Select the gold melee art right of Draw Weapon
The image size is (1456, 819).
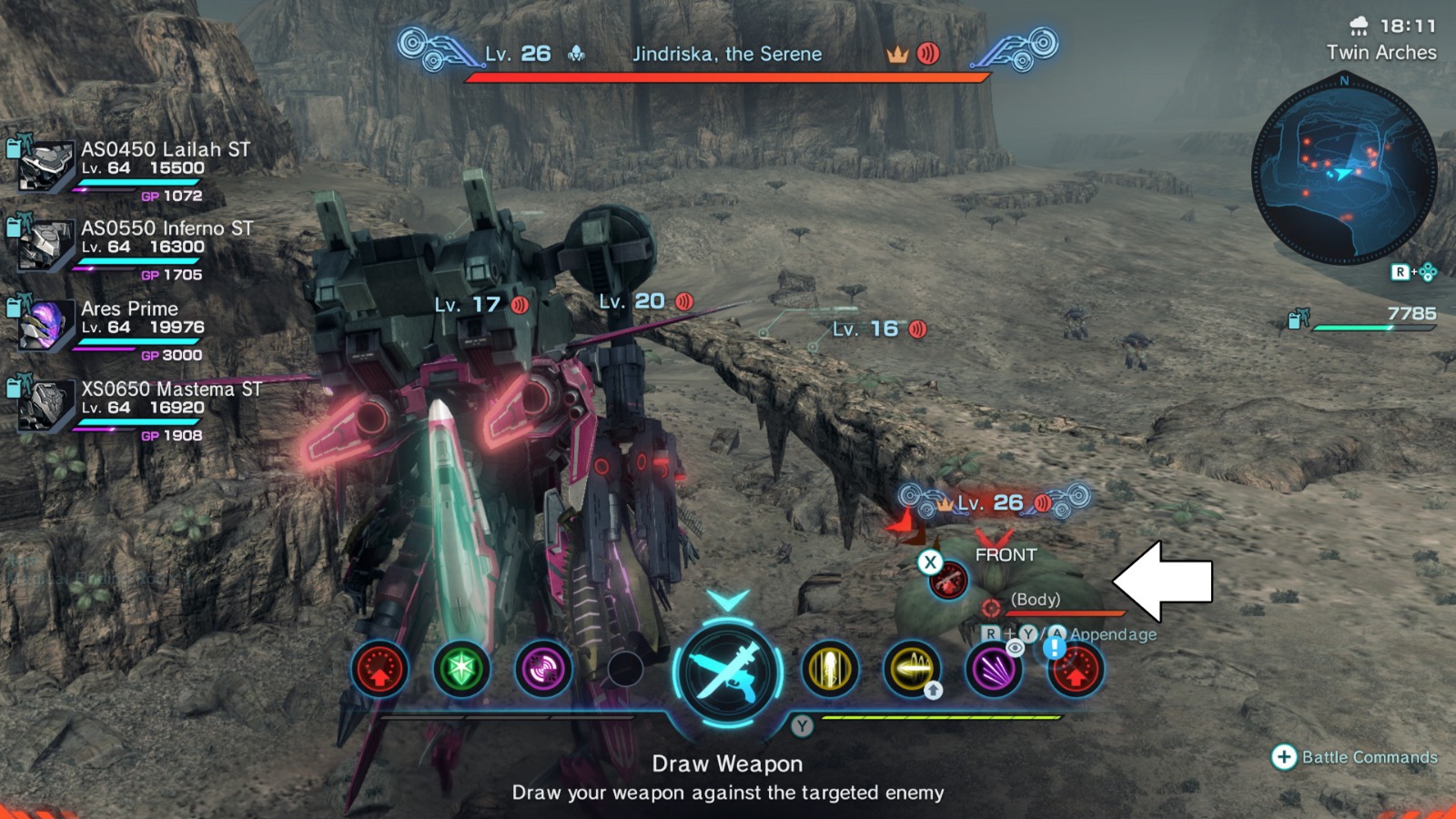pyautogui.click(x=831, y=670)
